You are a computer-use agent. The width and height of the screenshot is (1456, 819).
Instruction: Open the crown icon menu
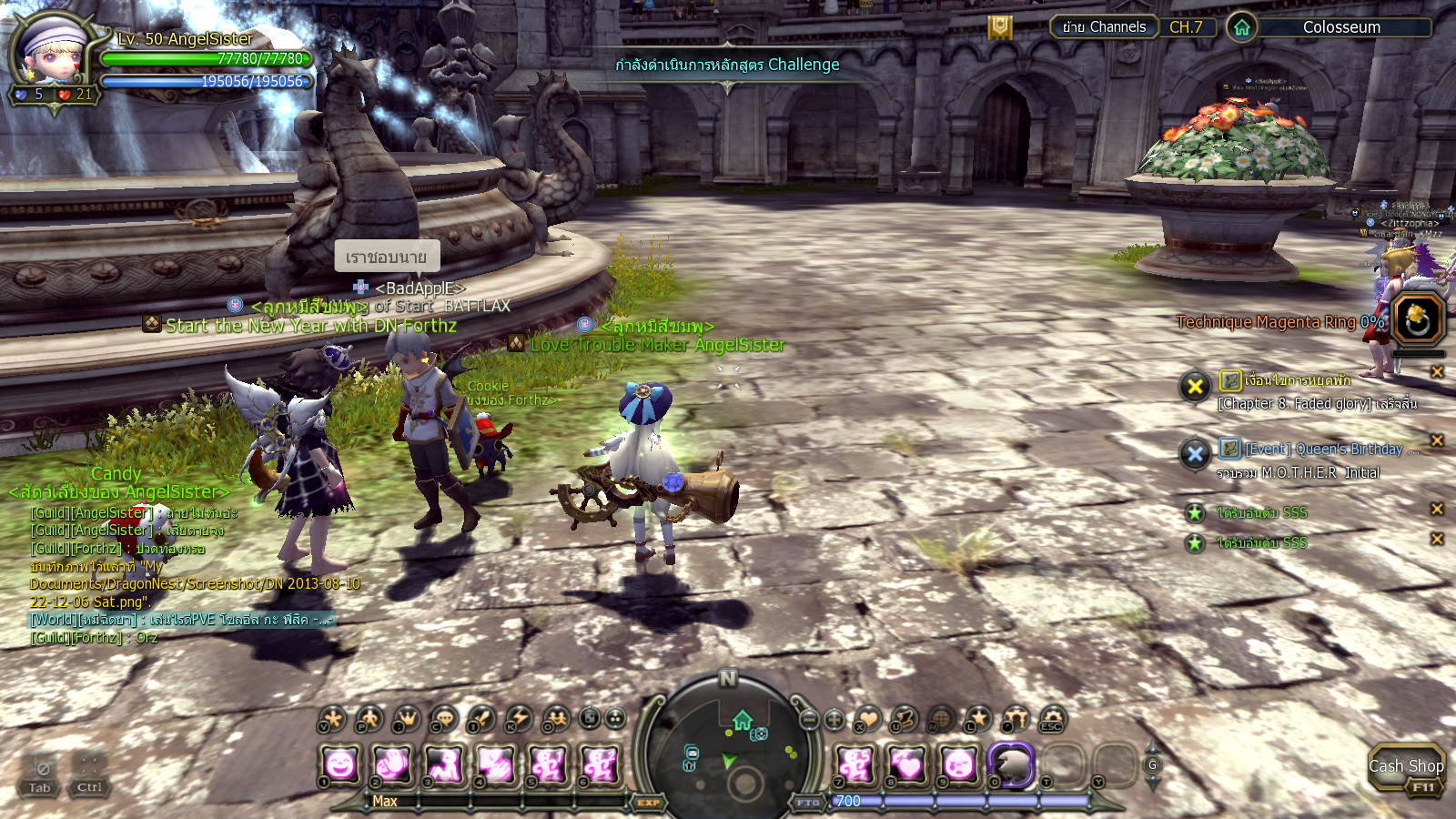407,719
